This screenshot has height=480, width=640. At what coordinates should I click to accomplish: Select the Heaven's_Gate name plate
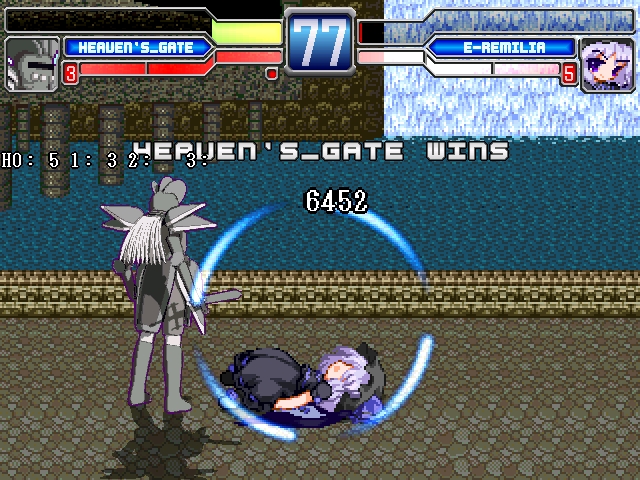(138, 47)
